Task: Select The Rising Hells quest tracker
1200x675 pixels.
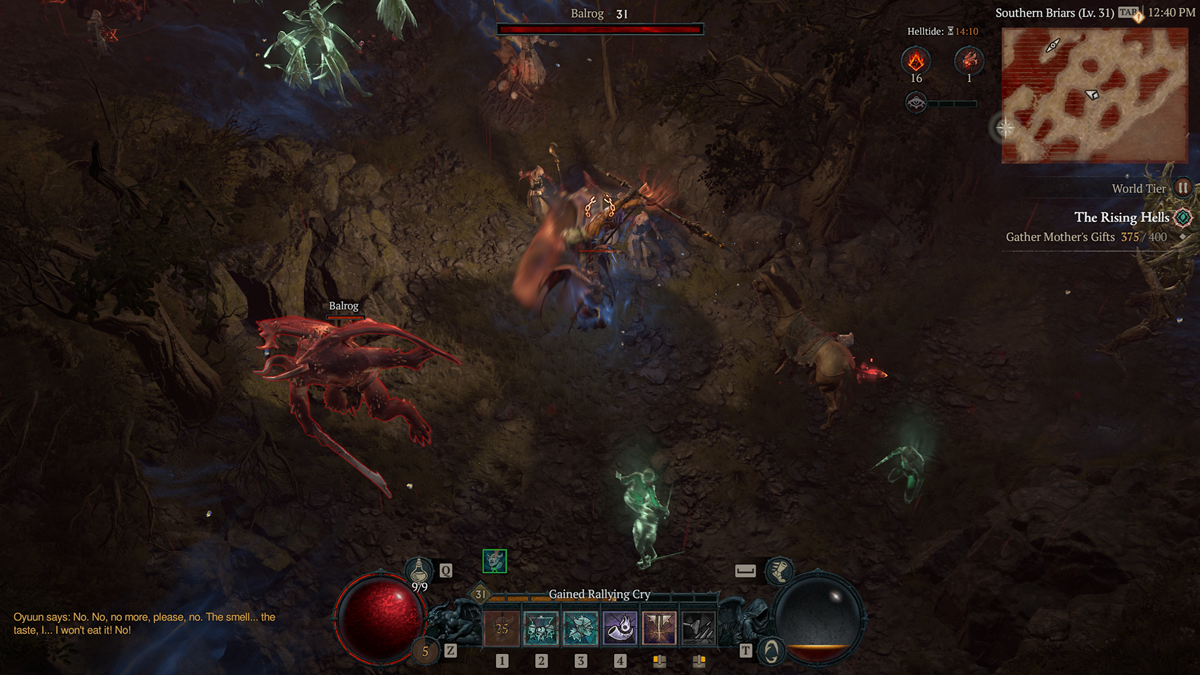Action: pos(1121,217)
